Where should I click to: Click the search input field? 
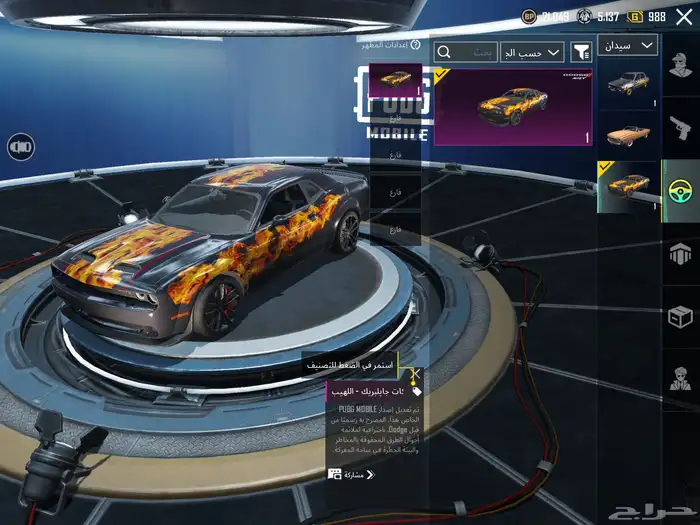pyautogui.click(x=465, y=51)
